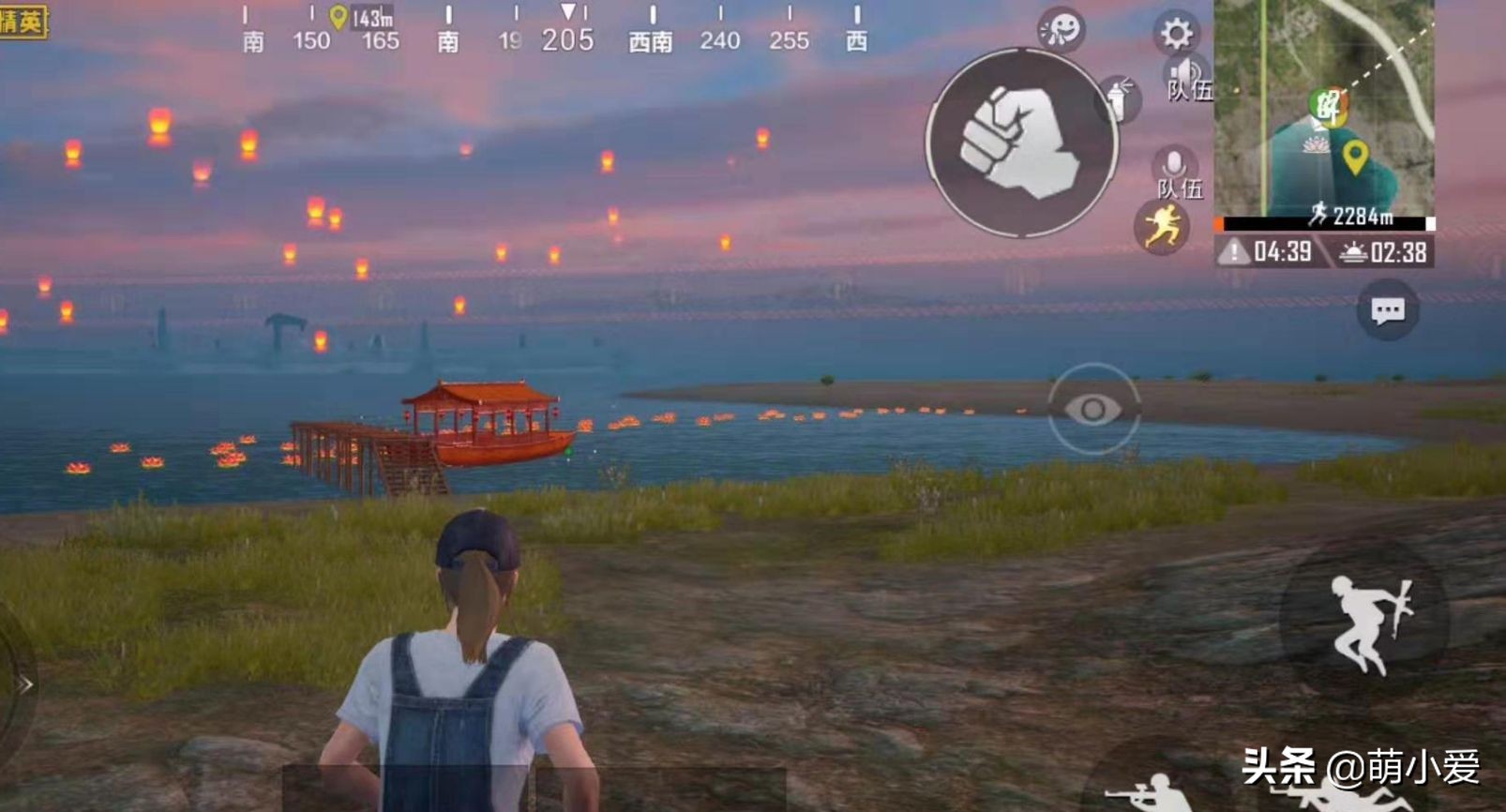
Task: Use the spray paint can icon
Action: click(x=1118, y=98)
